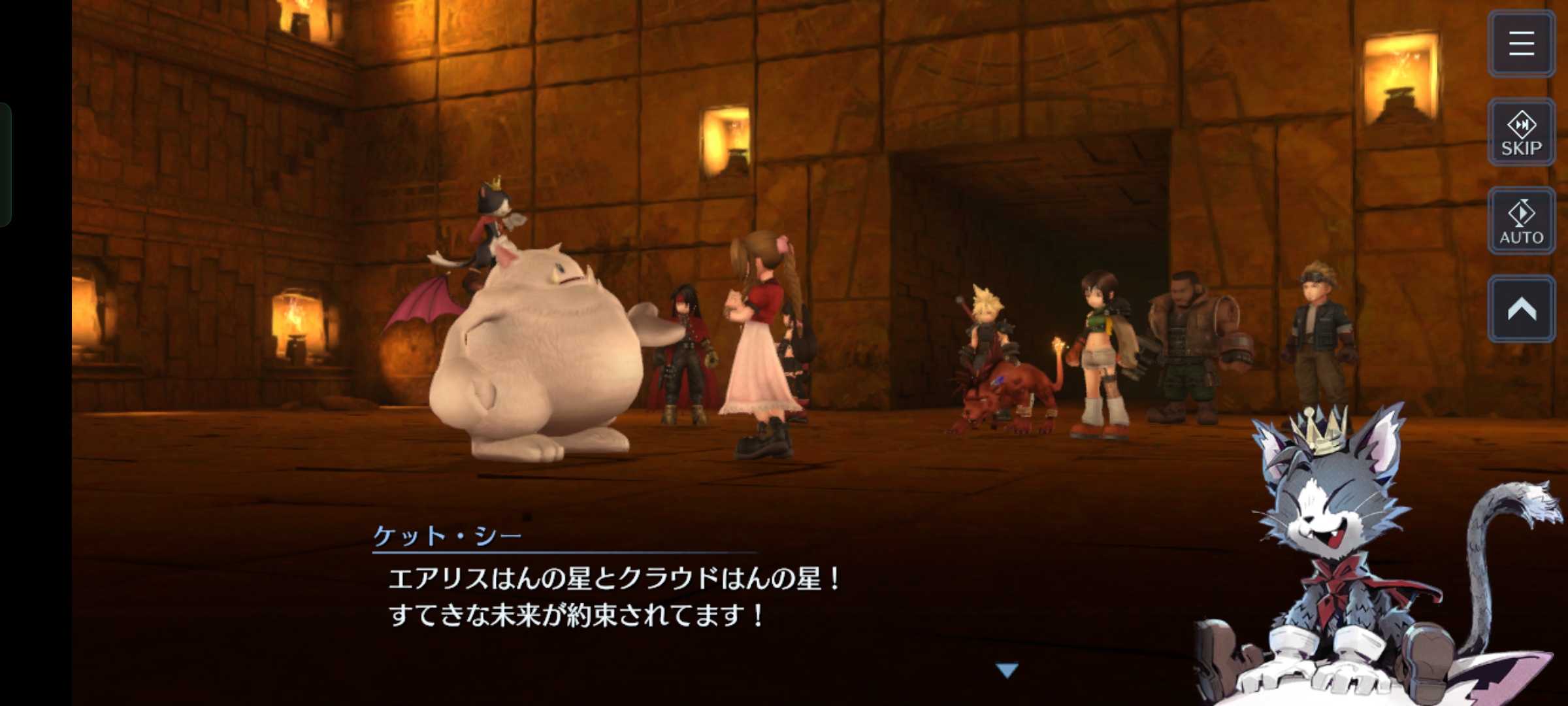
Task: Open the hamburger menu
Action: 1521,44
